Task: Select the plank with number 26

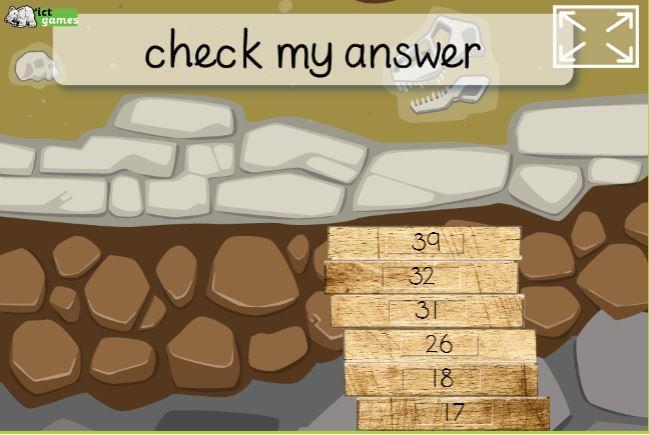Action: (x=439, y=344)
